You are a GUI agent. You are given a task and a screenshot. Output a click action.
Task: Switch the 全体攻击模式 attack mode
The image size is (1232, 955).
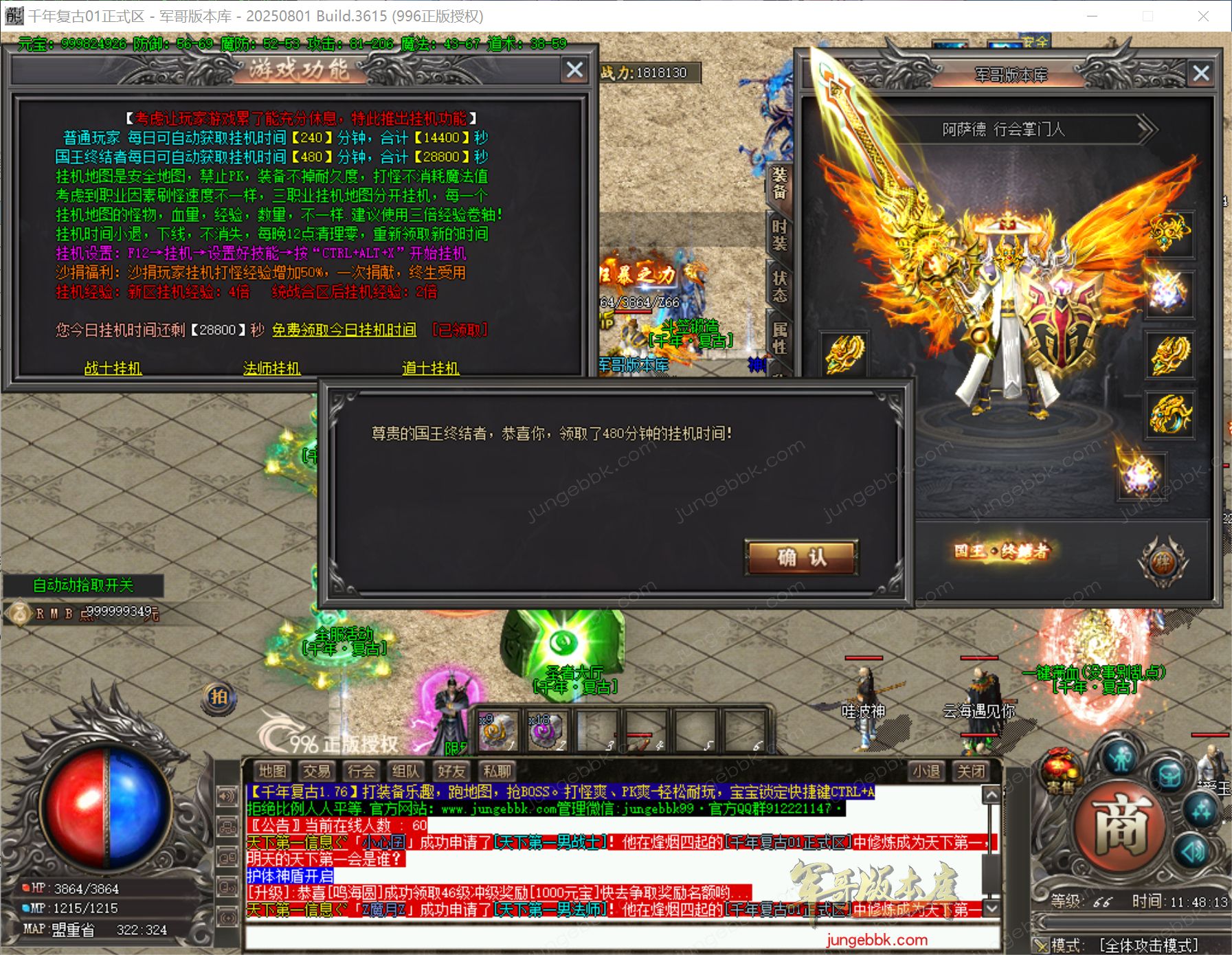pyautogui.click(x=1152, y=947)
